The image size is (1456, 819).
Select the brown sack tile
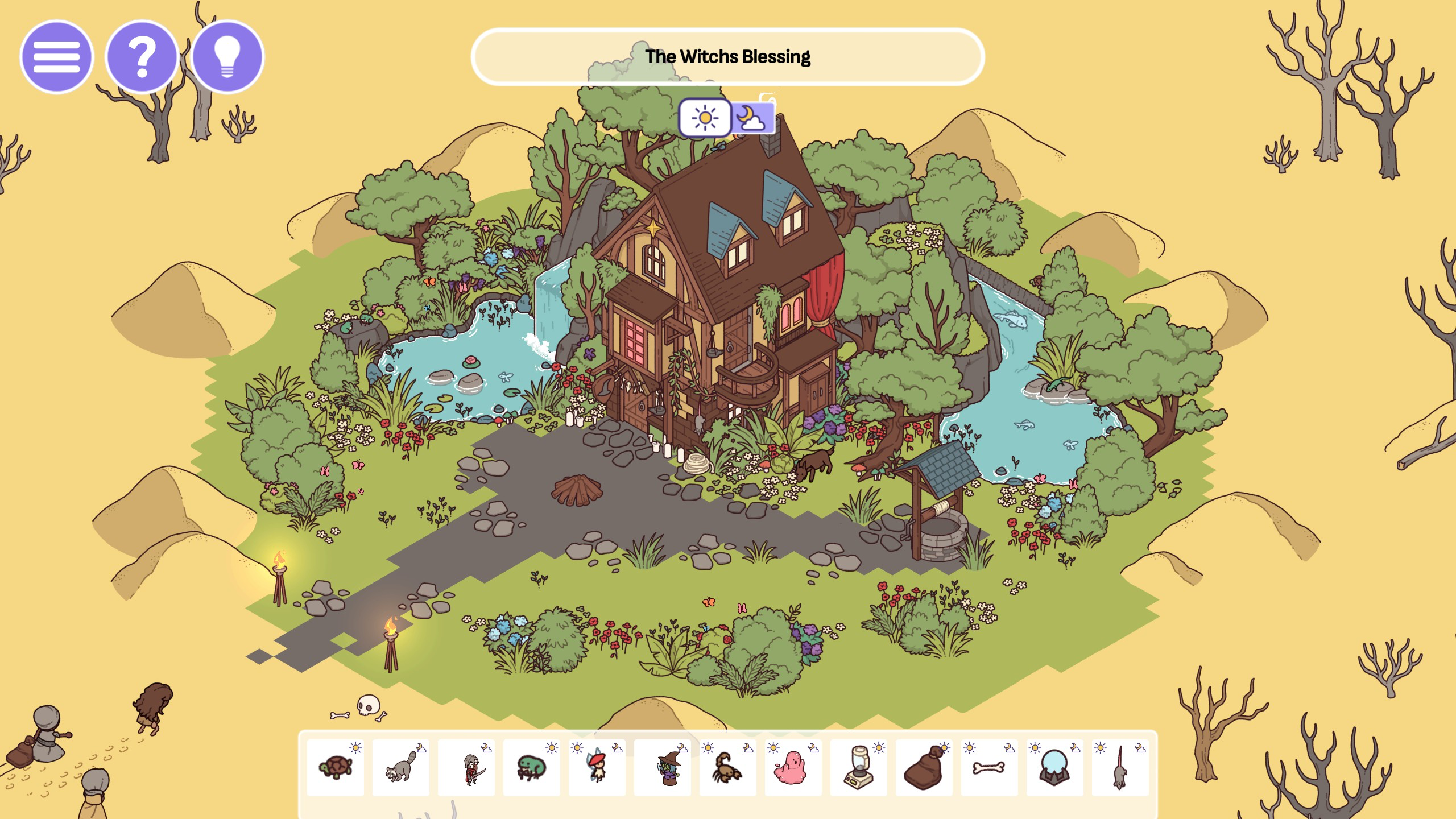(924, 767)
